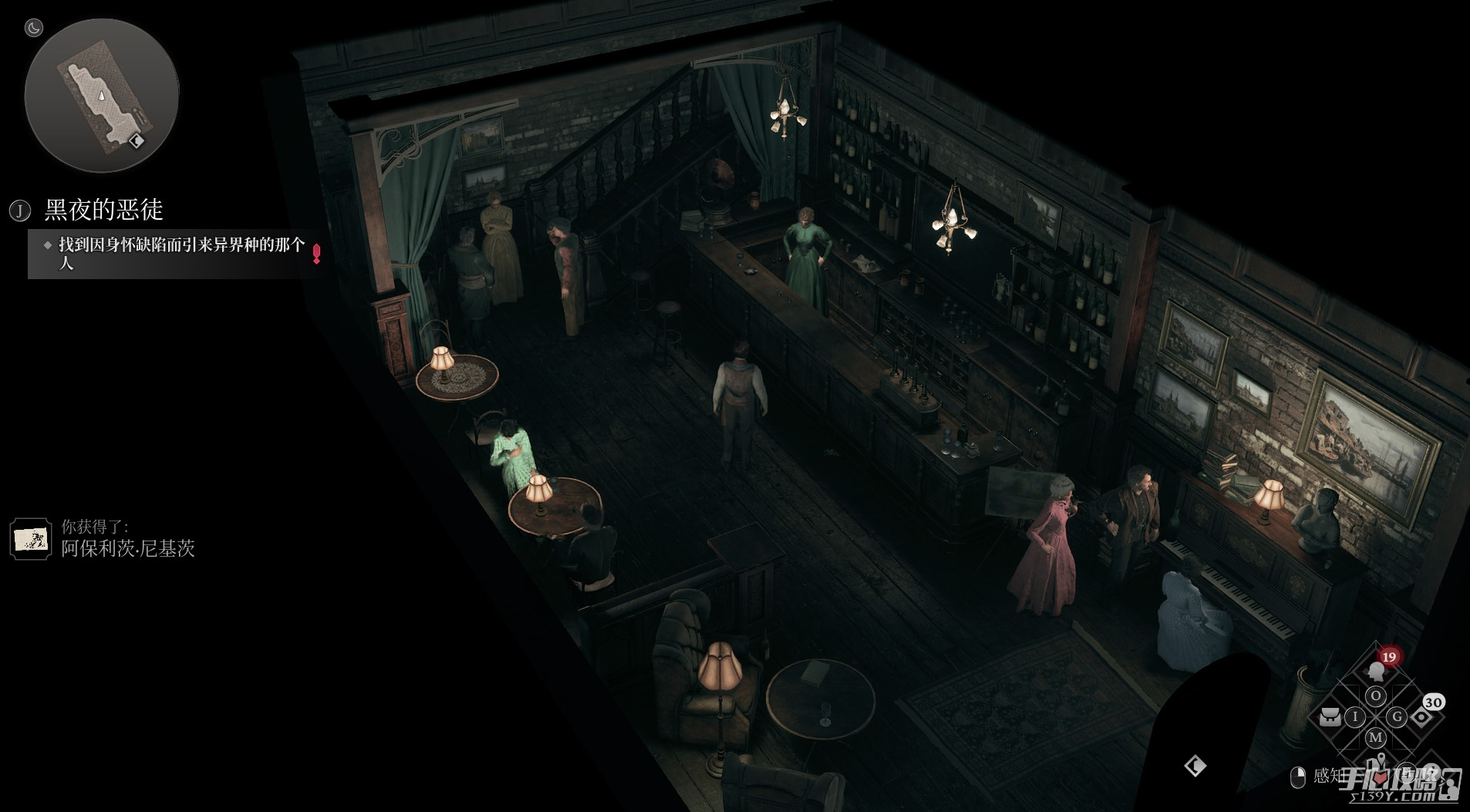Open the 黑夜的恶徒 quest title

pyautogui.click(x=103, y=210)
